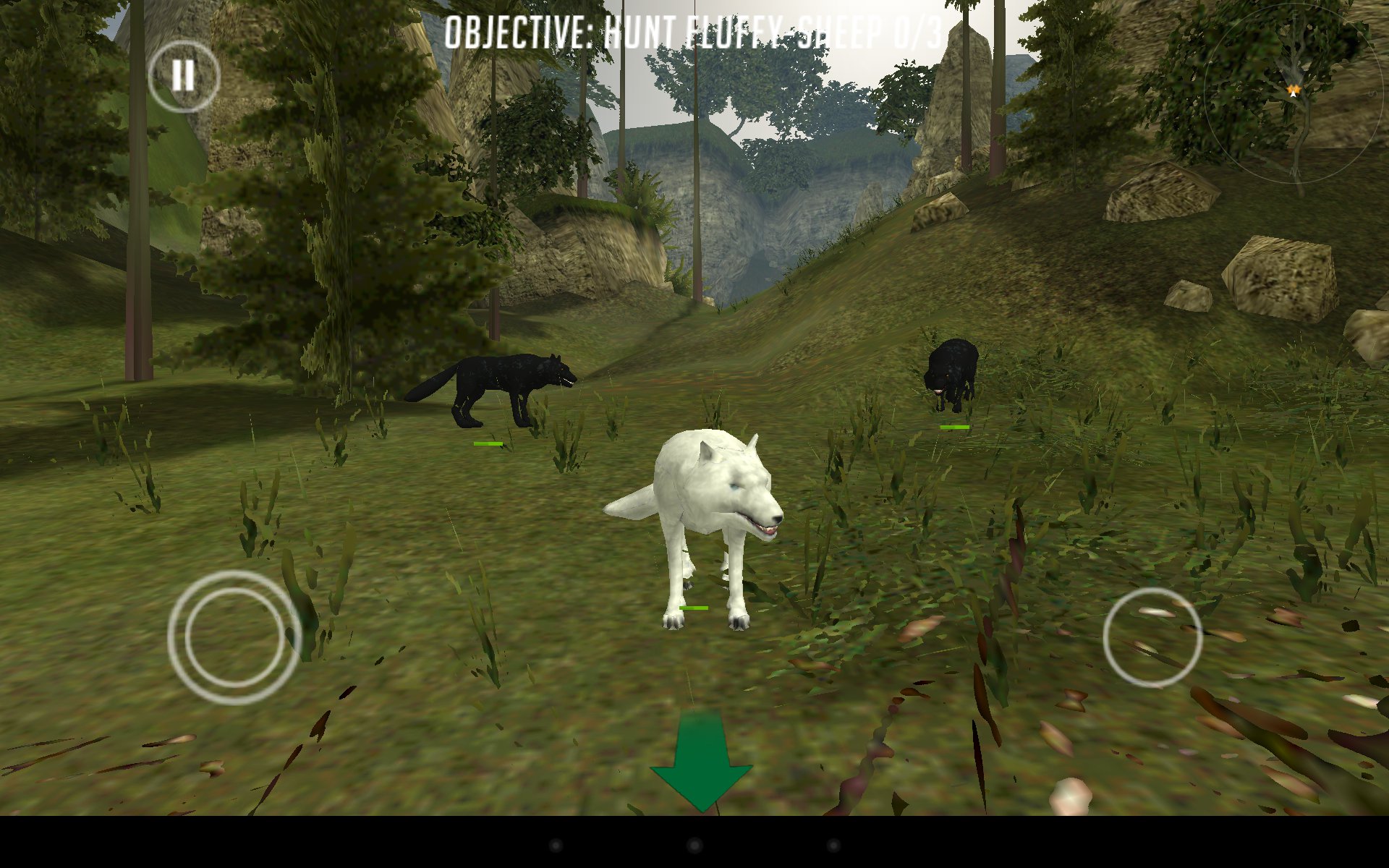Viewport: 1389px width, 868px height.
Task: Select the orange star marker on minimap
Action: (x=1294, y=90)
